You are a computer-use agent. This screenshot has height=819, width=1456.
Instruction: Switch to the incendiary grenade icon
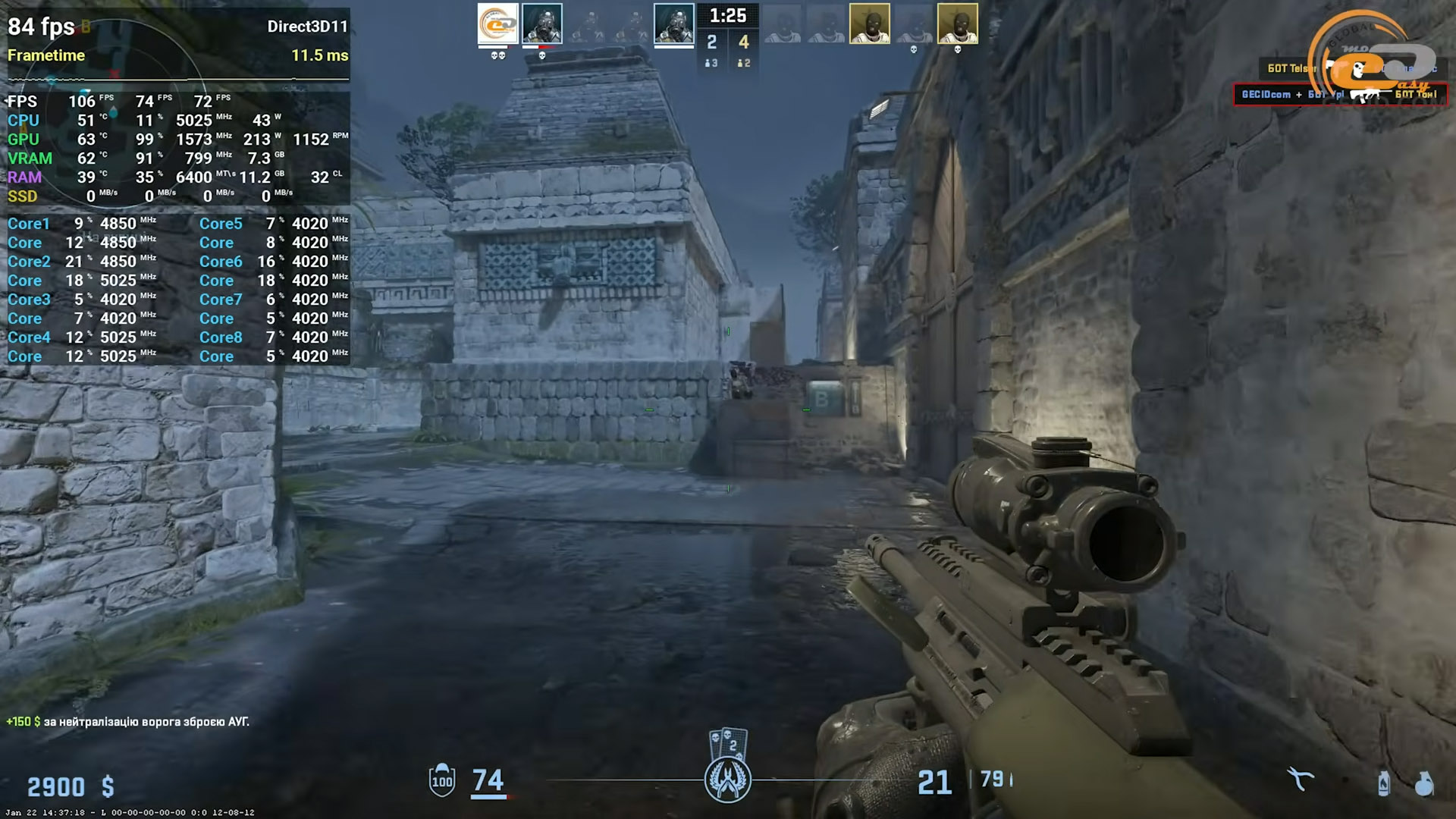[x=1384, y=783]
